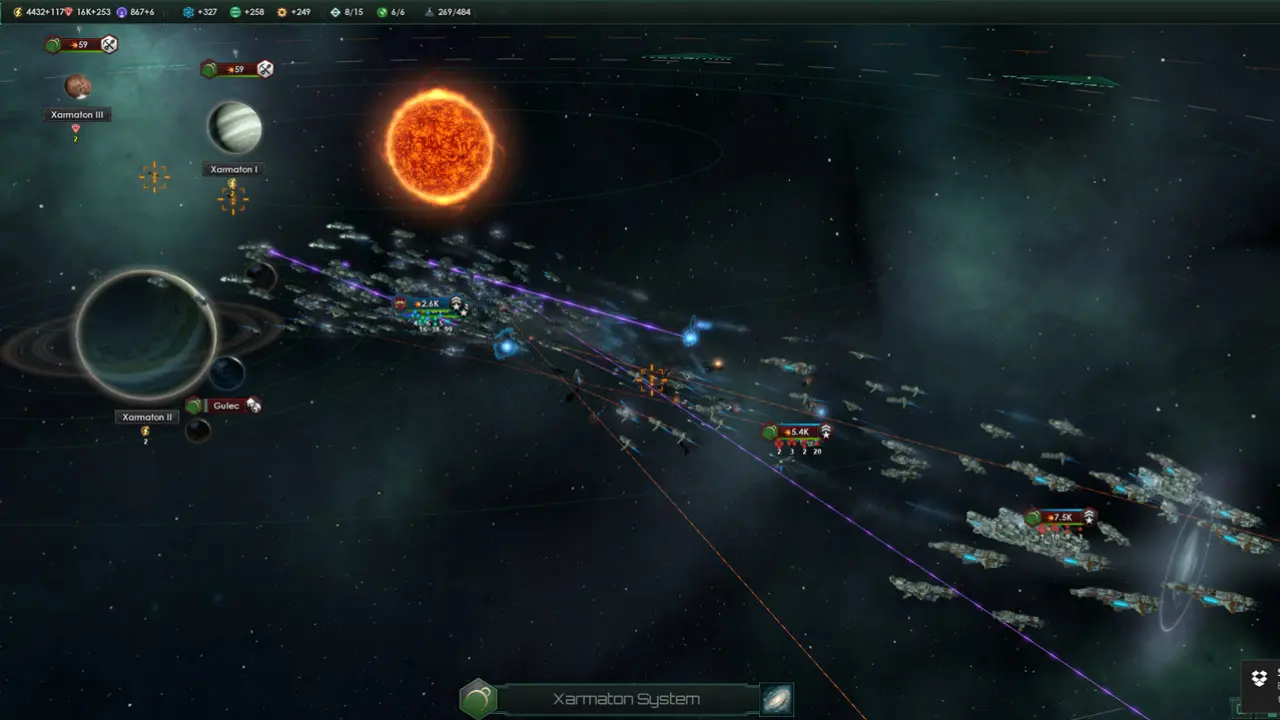Click the orange engineering research icon

(281, 10)
